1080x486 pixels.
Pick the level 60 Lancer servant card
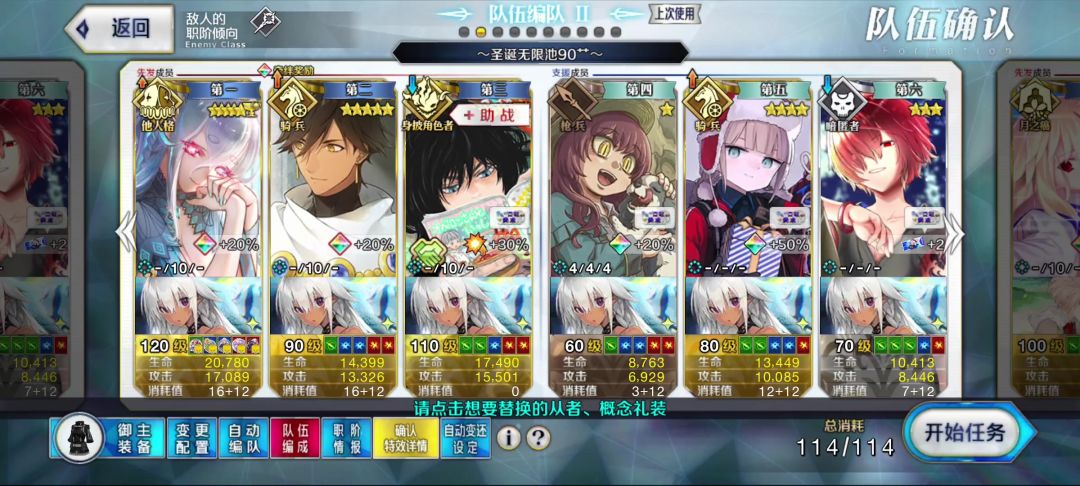tap(612, 180)
